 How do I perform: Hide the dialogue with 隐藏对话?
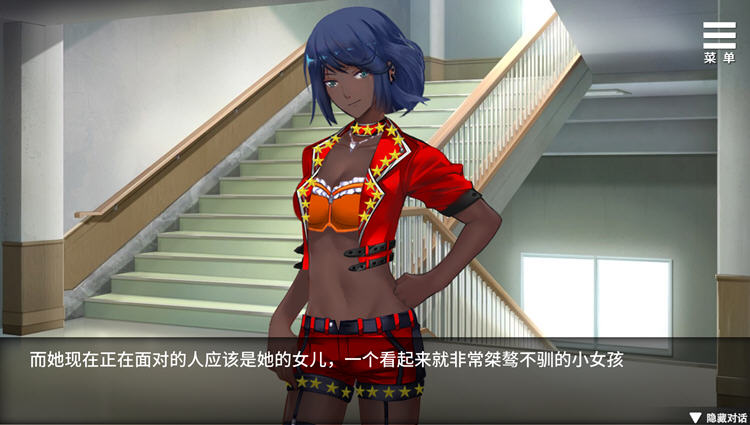(x=718, y=416)
